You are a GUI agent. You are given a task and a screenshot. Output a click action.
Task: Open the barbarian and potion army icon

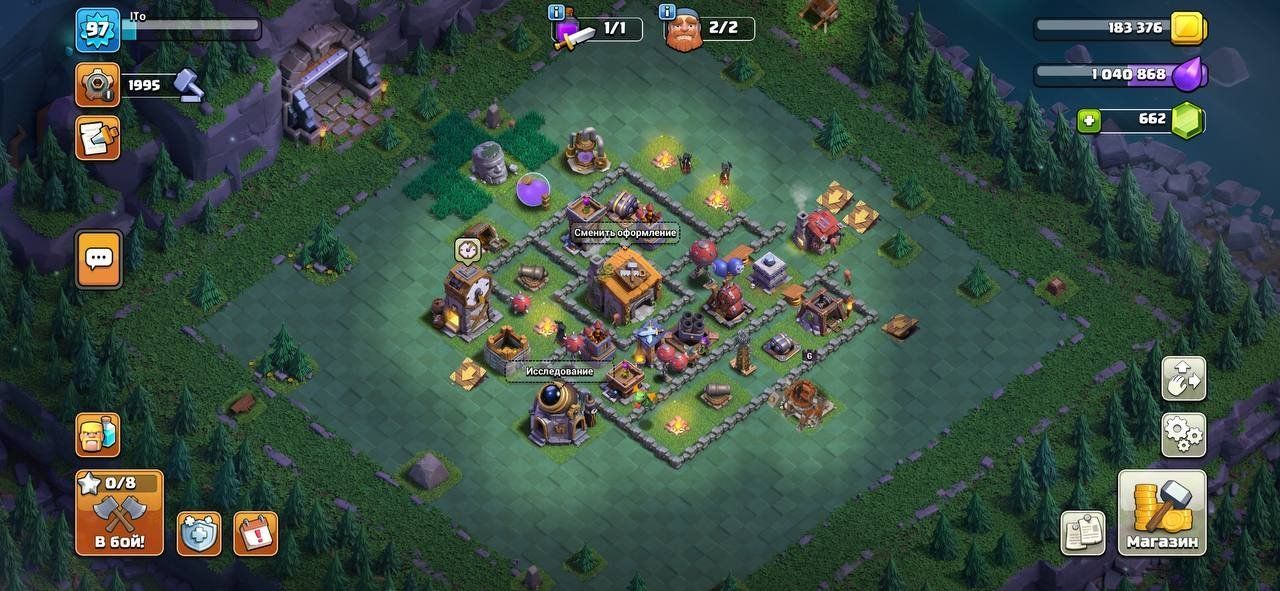pos(97,435)
